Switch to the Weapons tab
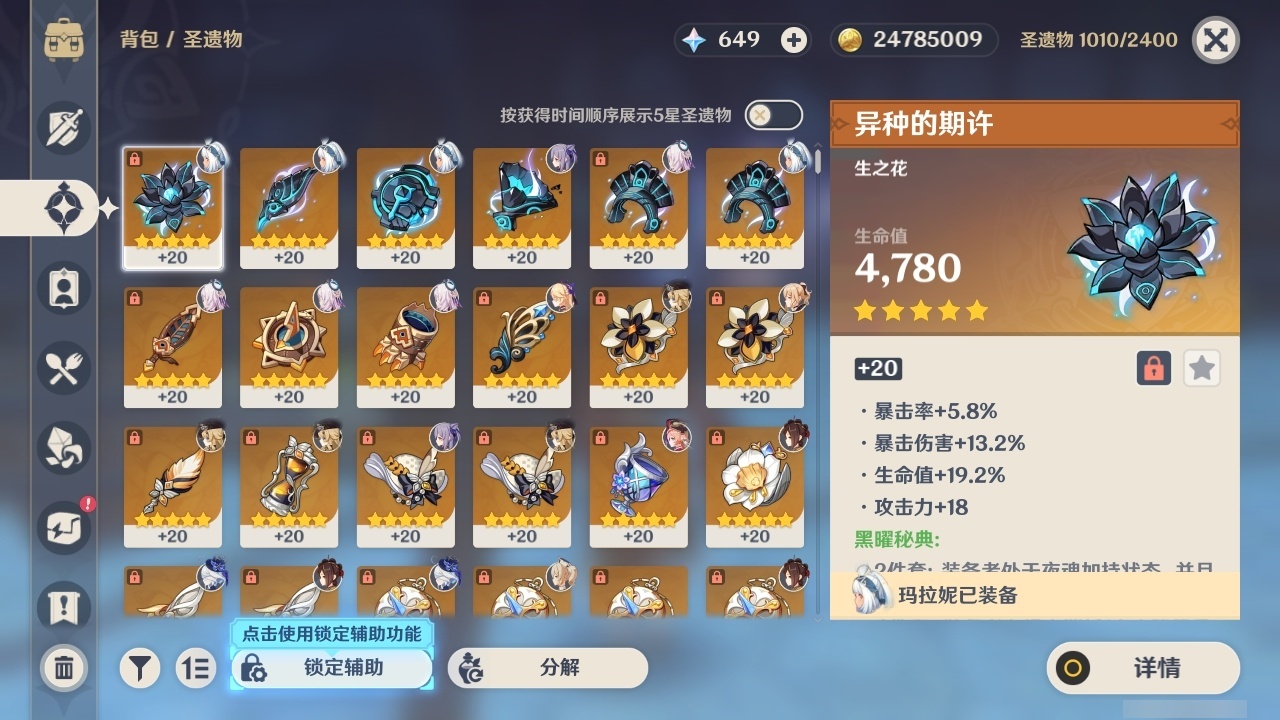This screenshot has width=1280, height=720. tap(62, 128)
